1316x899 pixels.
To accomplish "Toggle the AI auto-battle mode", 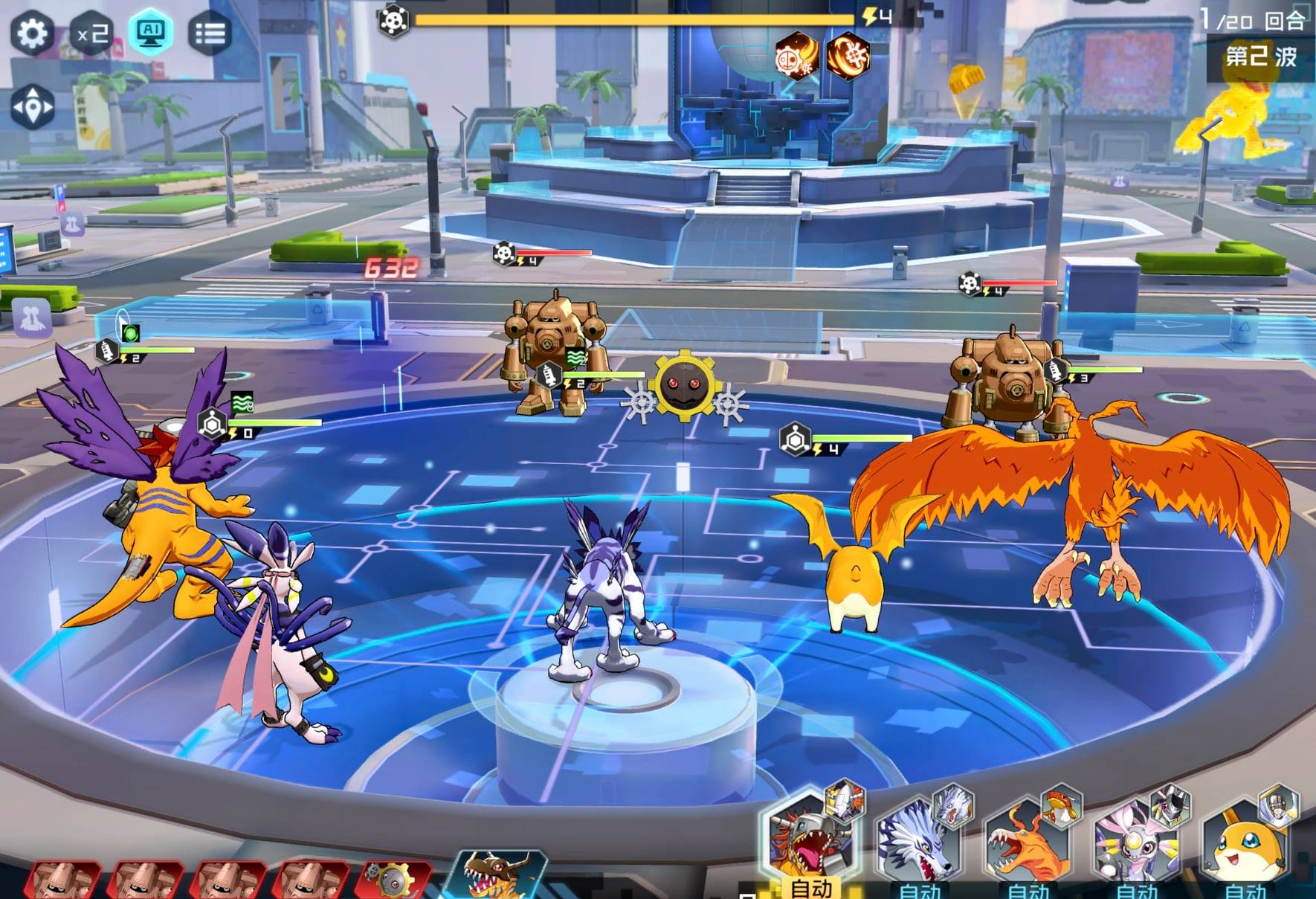I will tap(151, 32).
